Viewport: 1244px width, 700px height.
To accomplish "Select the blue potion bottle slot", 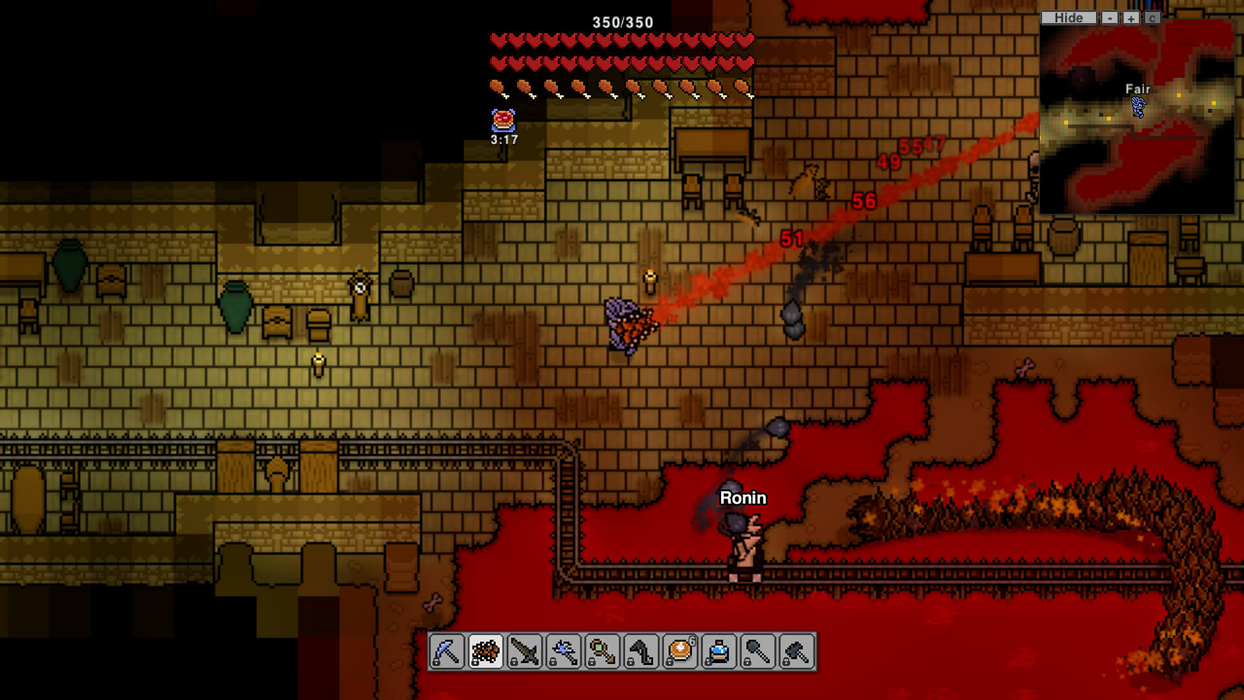I will (719, 652).
